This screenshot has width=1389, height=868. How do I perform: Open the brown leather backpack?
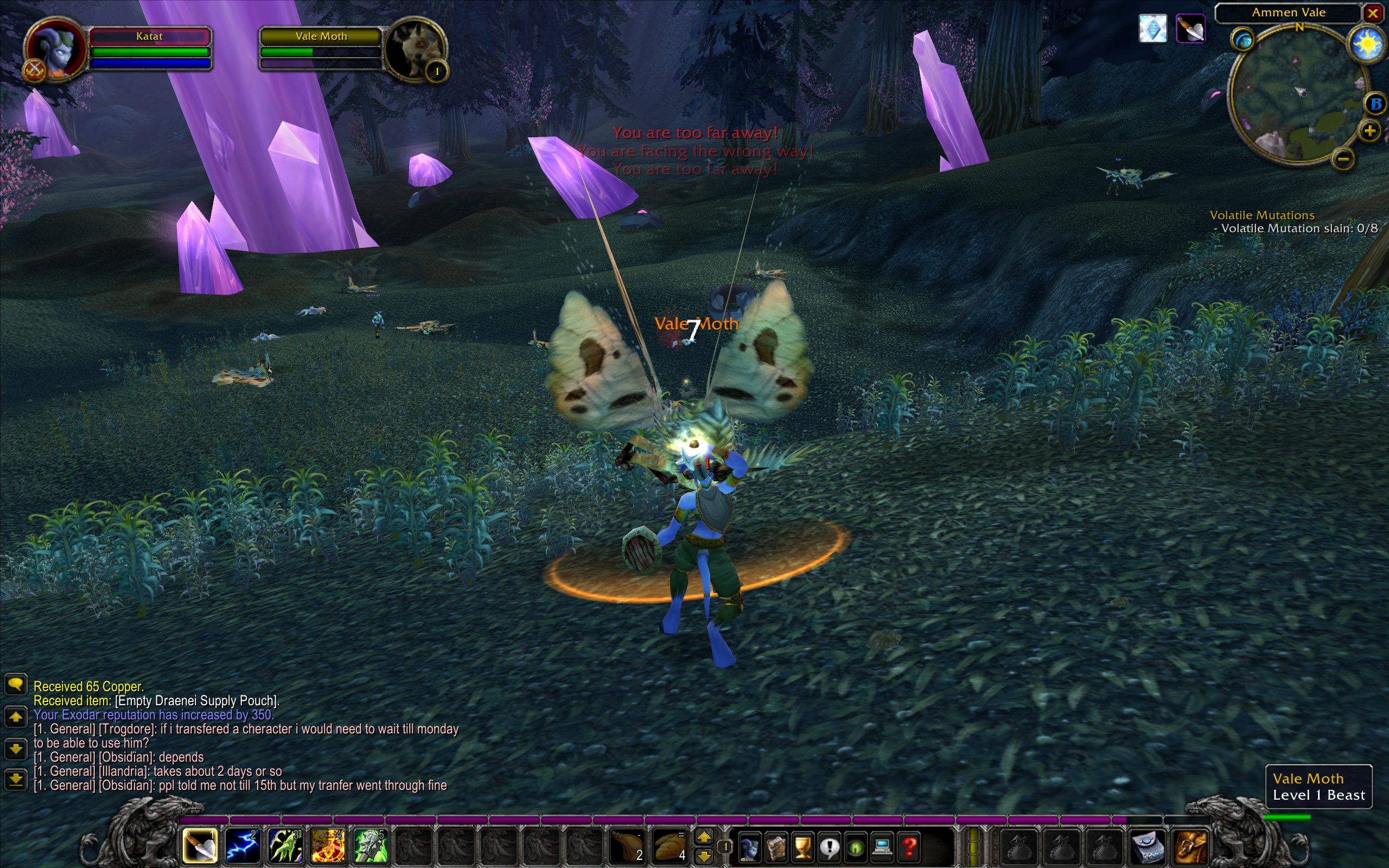(1192, 846)
